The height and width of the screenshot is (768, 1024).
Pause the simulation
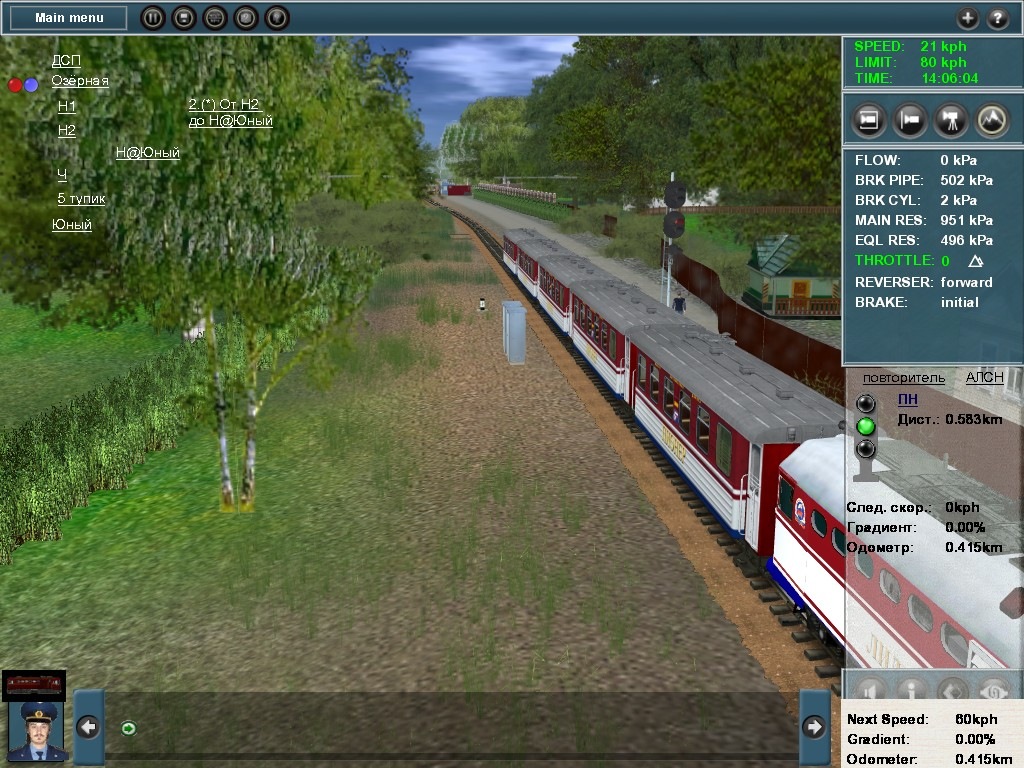tap(151, 18)
